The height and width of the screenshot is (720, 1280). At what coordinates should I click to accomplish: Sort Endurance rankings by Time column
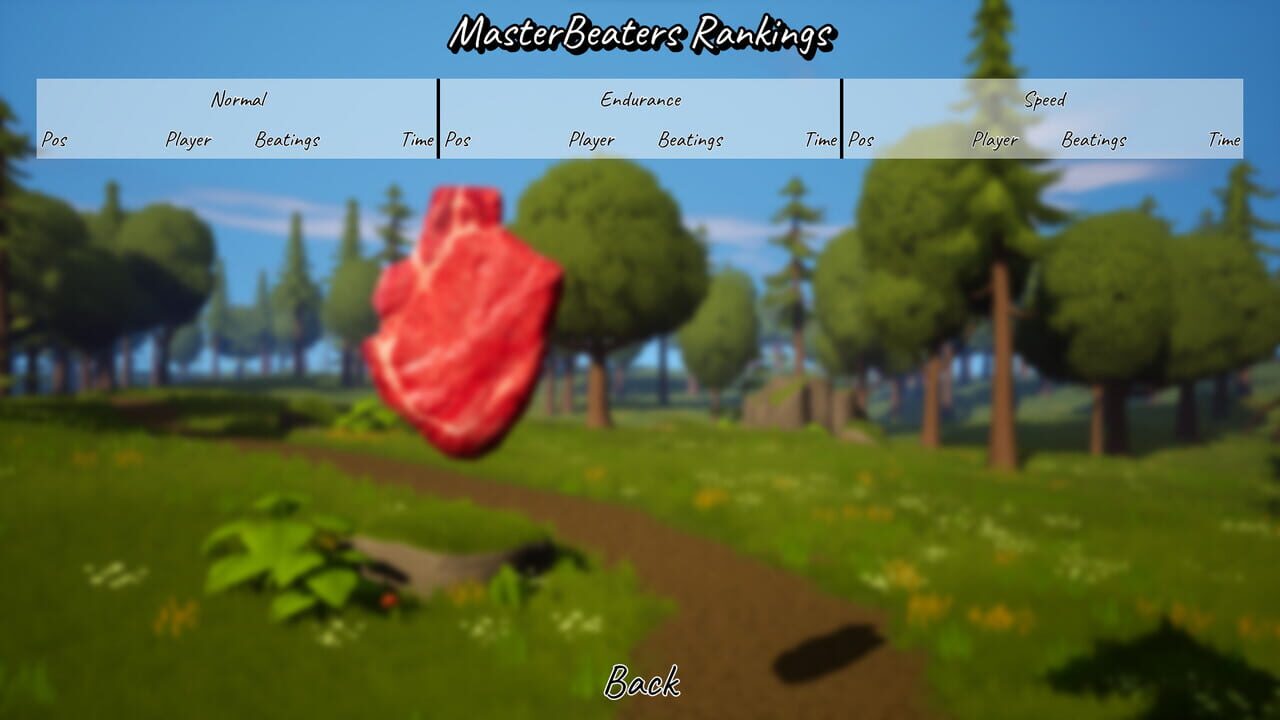click(824, 141)
